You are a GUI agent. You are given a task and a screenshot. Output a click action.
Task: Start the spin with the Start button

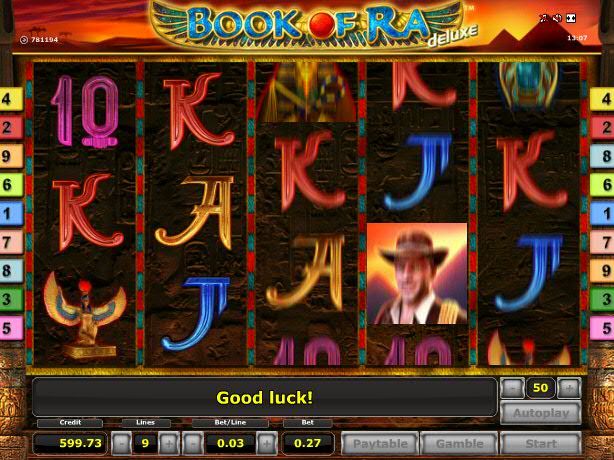pos(540,443)
